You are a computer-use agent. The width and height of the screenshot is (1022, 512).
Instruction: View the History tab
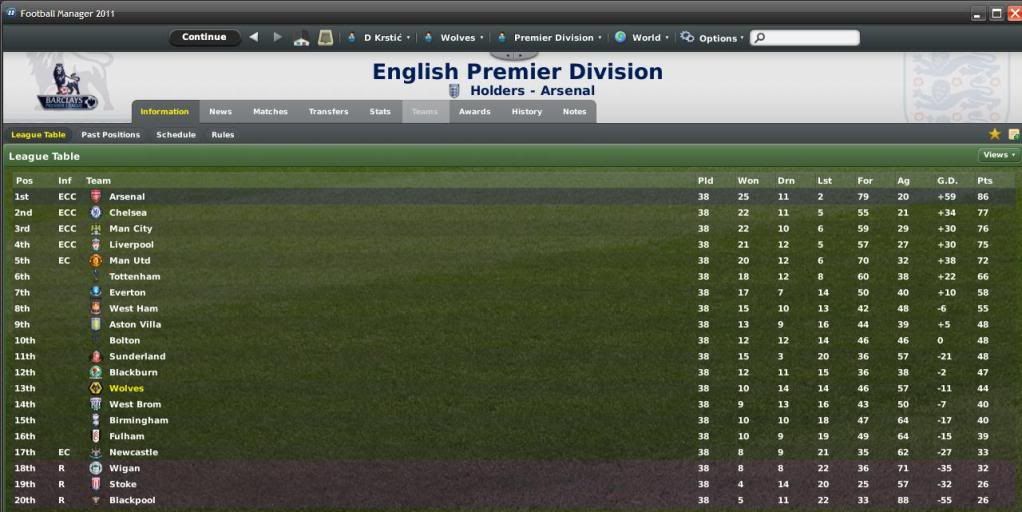pos(526,112)
